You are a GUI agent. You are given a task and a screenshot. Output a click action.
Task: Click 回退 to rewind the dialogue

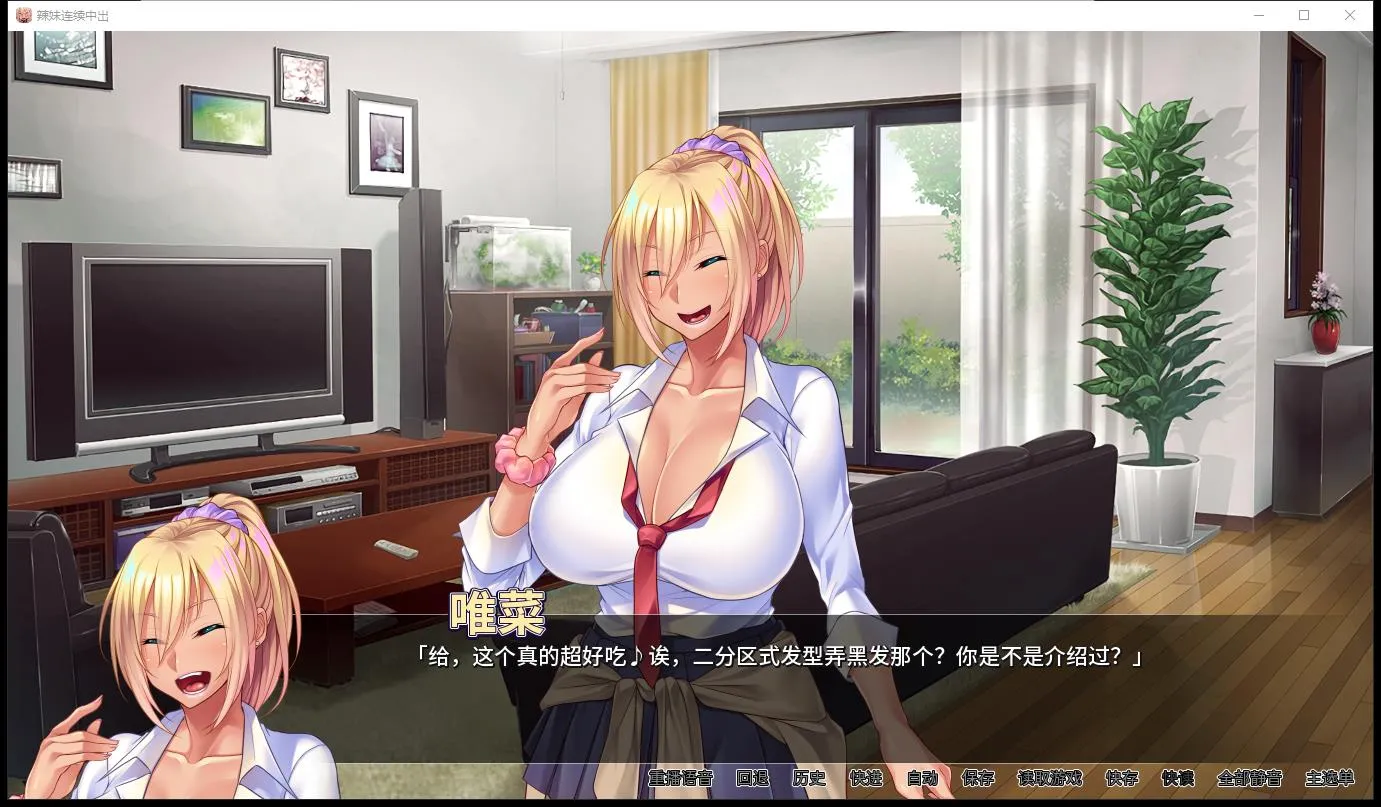click(x=752, y=779)
